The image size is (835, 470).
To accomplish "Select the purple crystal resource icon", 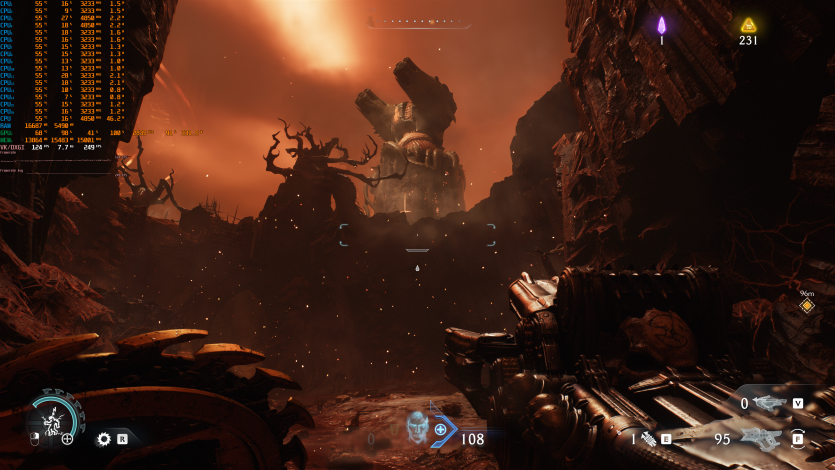I will pos(661,25).
